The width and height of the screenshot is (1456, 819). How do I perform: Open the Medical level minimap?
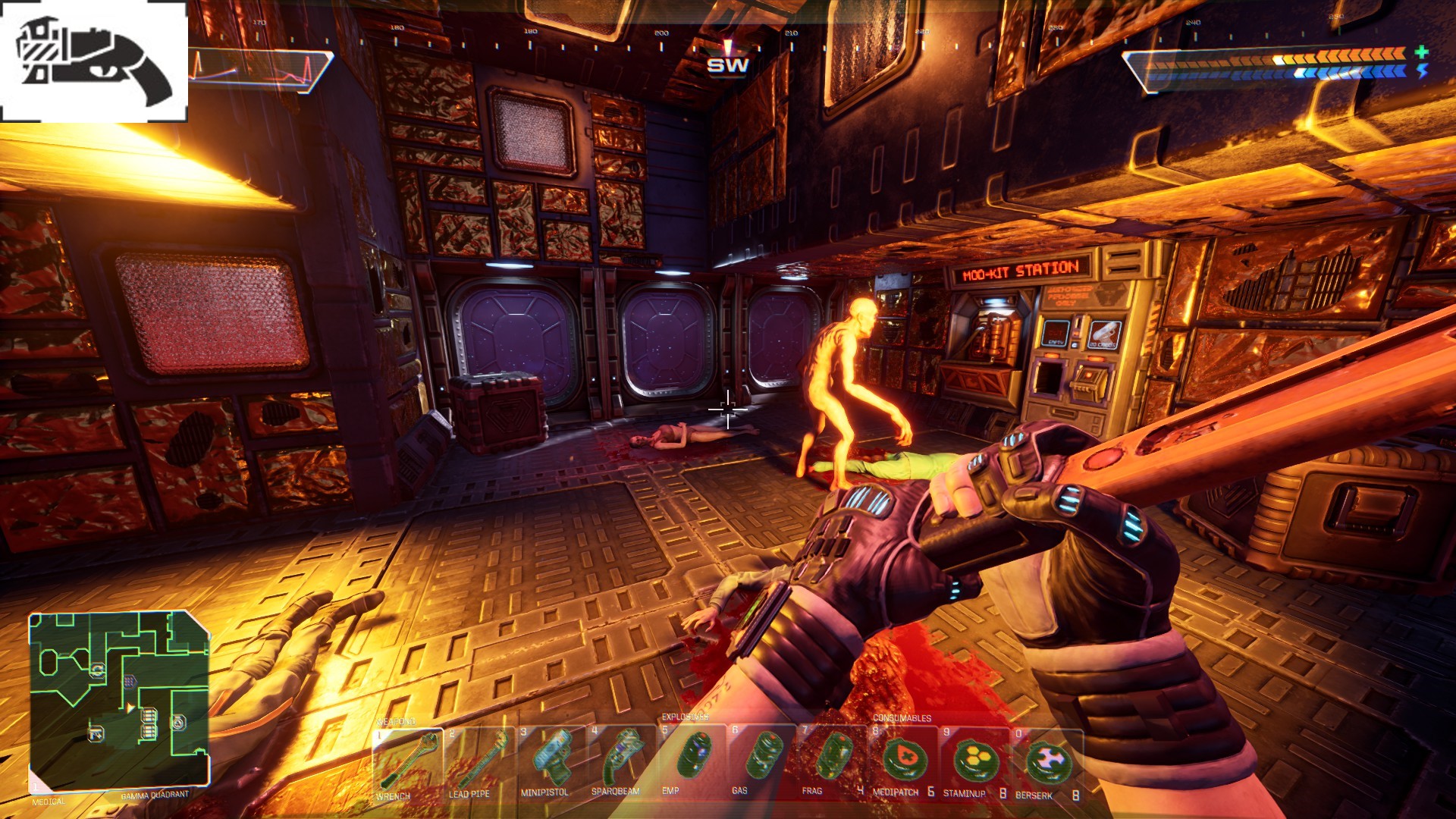click(119, 701)
